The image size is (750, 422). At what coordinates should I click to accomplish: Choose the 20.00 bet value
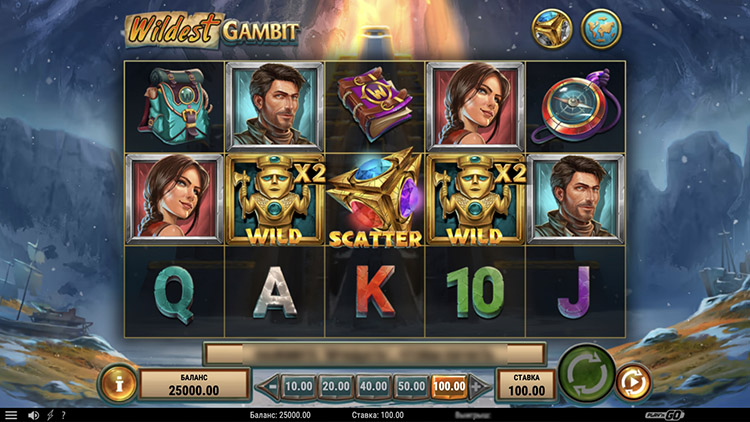[x=335, y=385]
